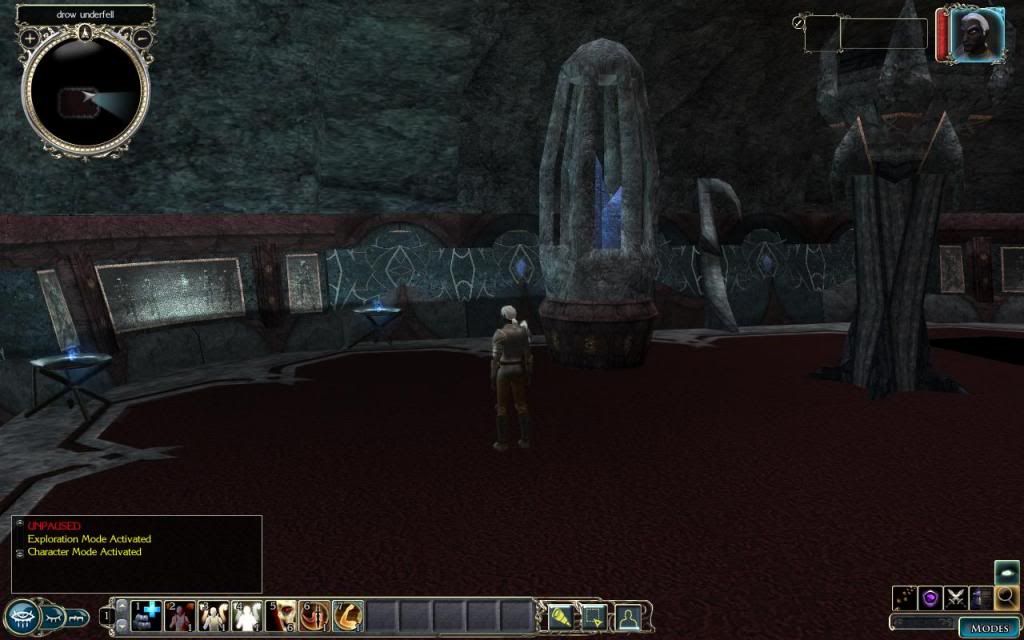Toggle the magnifying glass search mode
This screenshot has width=1024, height=640.
point(1006,598)
